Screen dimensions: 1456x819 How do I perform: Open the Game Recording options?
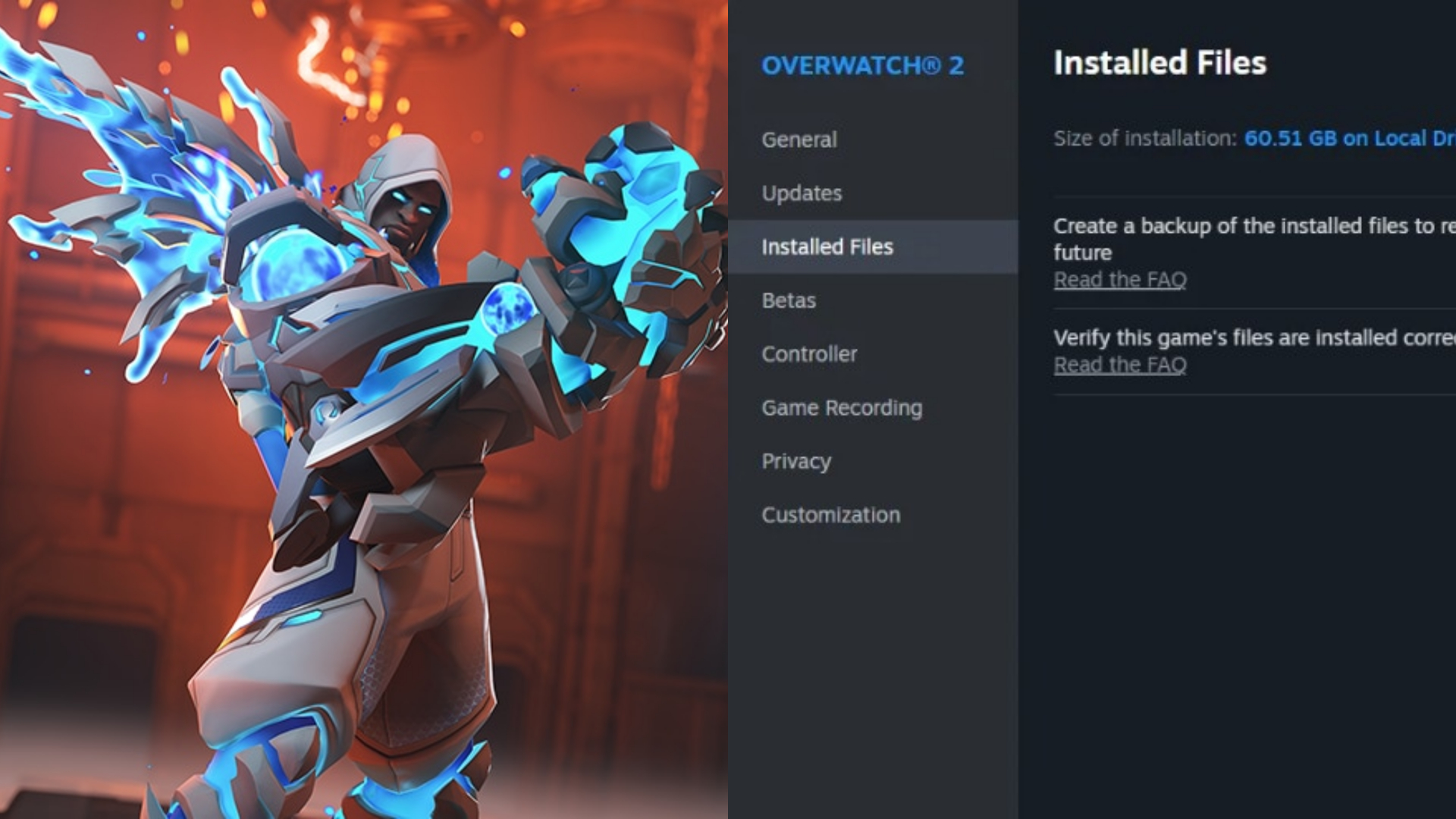click(842, 408)
